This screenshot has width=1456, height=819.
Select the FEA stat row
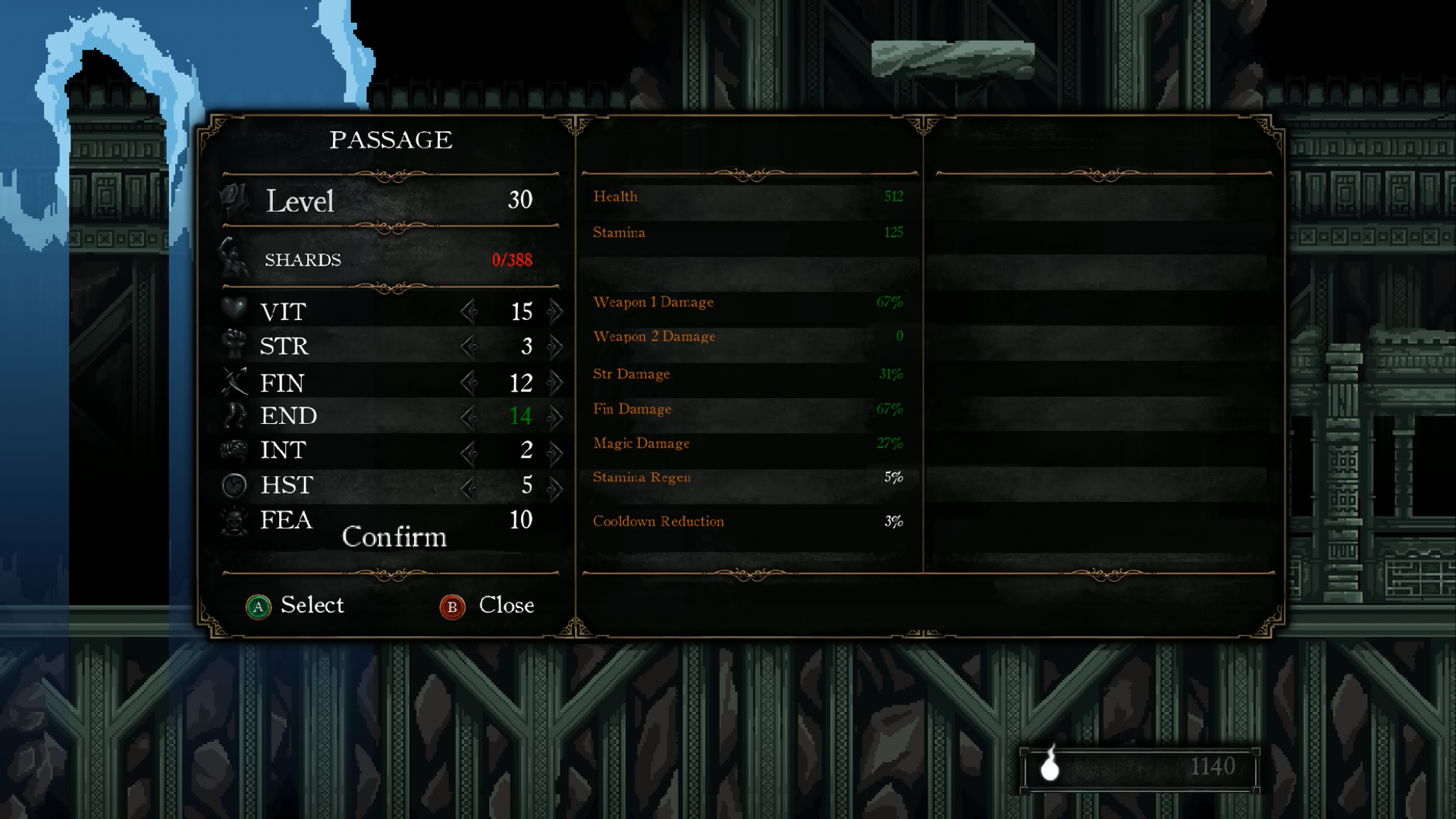(x=286, y=519)
